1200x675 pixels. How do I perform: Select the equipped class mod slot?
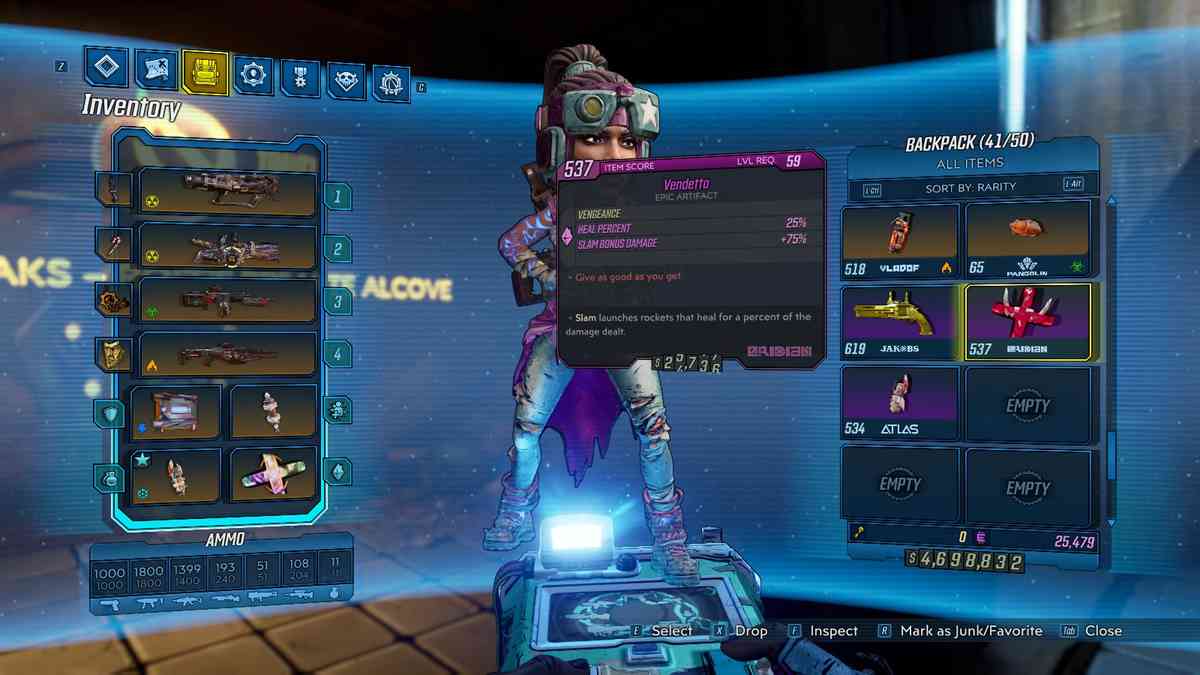tap(273, 412)
